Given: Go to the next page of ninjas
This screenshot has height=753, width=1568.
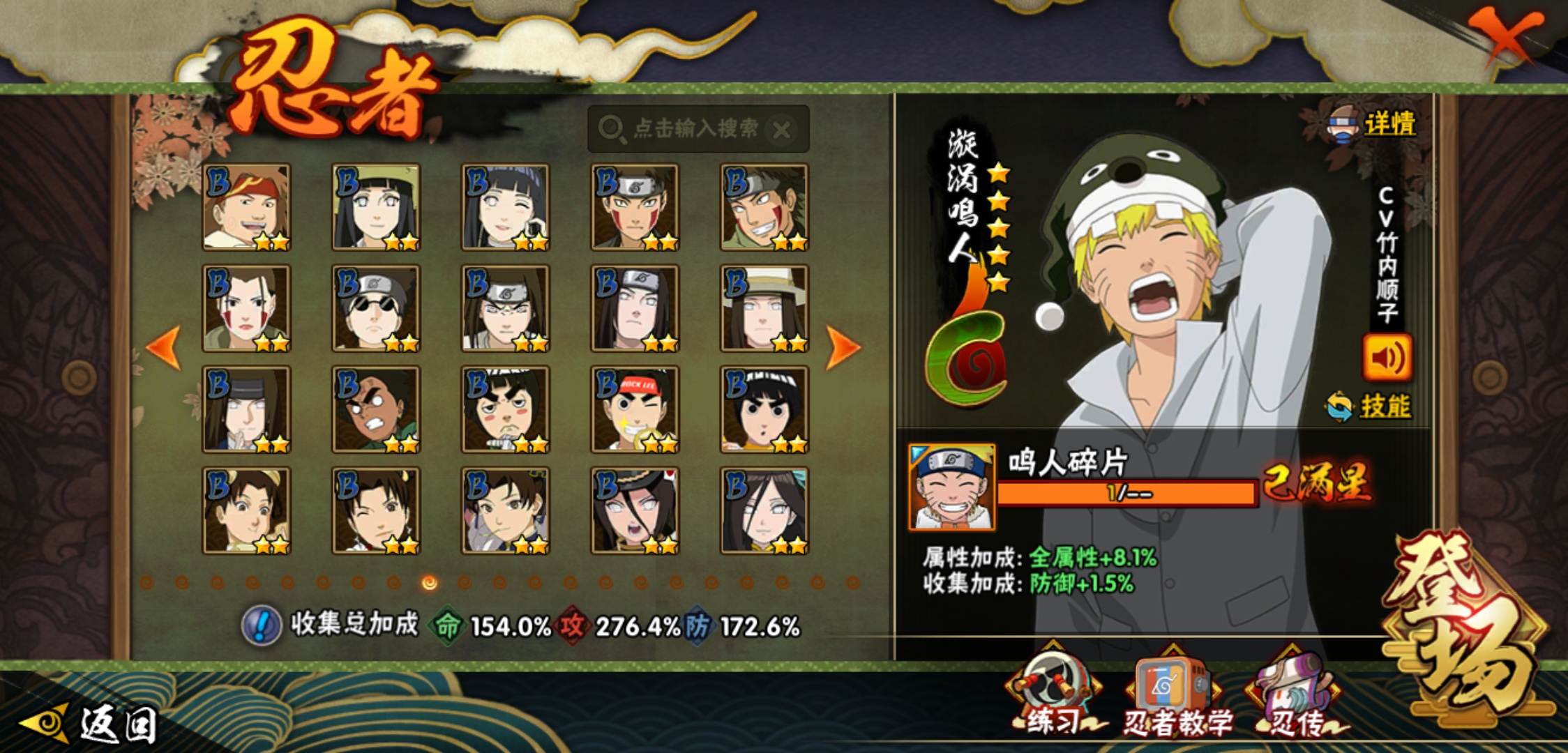Looking at the screenshot, I should pyautogui.click(x=843, y=348).
